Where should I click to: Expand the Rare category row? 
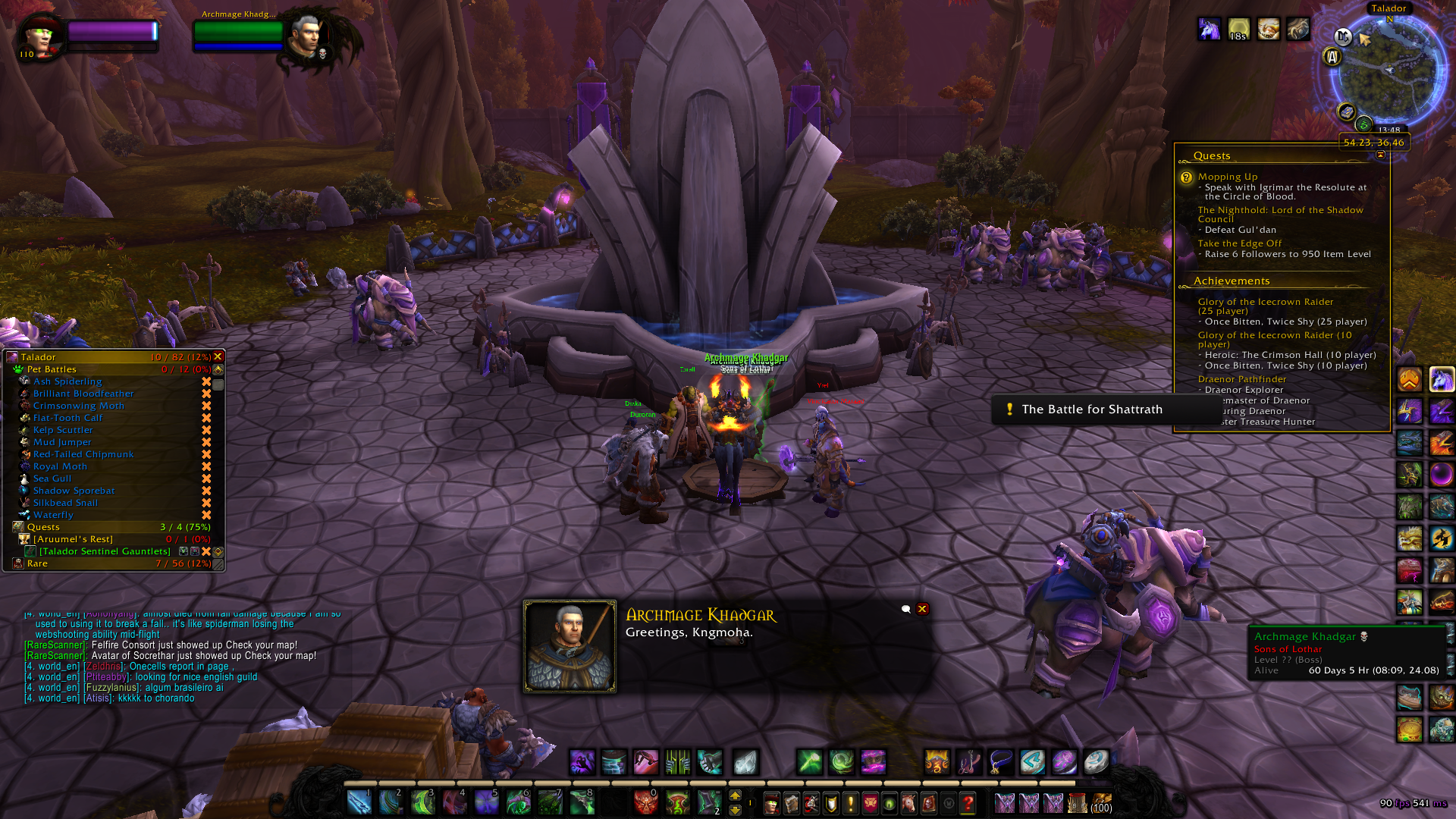(37, 563)
